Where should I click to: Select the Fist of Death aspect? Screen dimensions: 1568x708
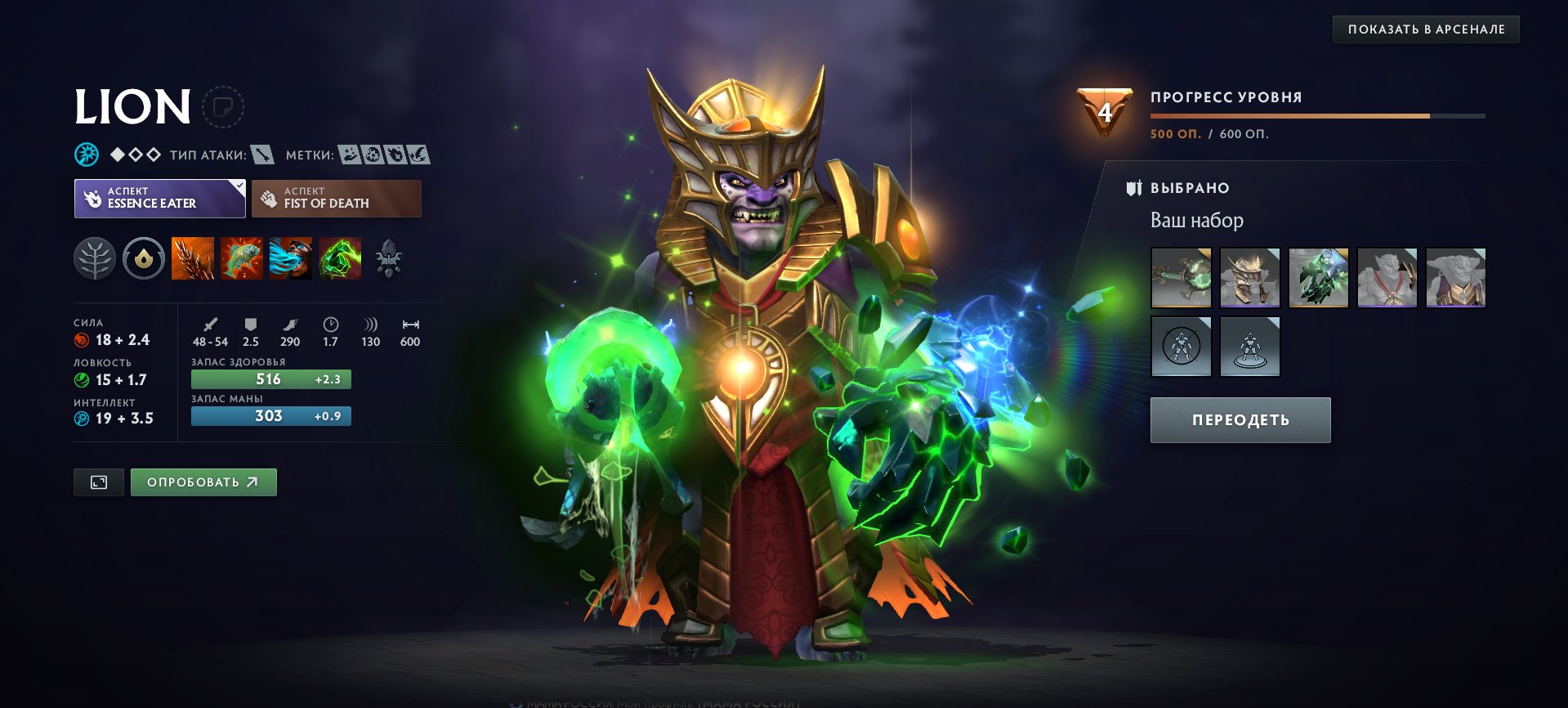[x=336, y=198]
